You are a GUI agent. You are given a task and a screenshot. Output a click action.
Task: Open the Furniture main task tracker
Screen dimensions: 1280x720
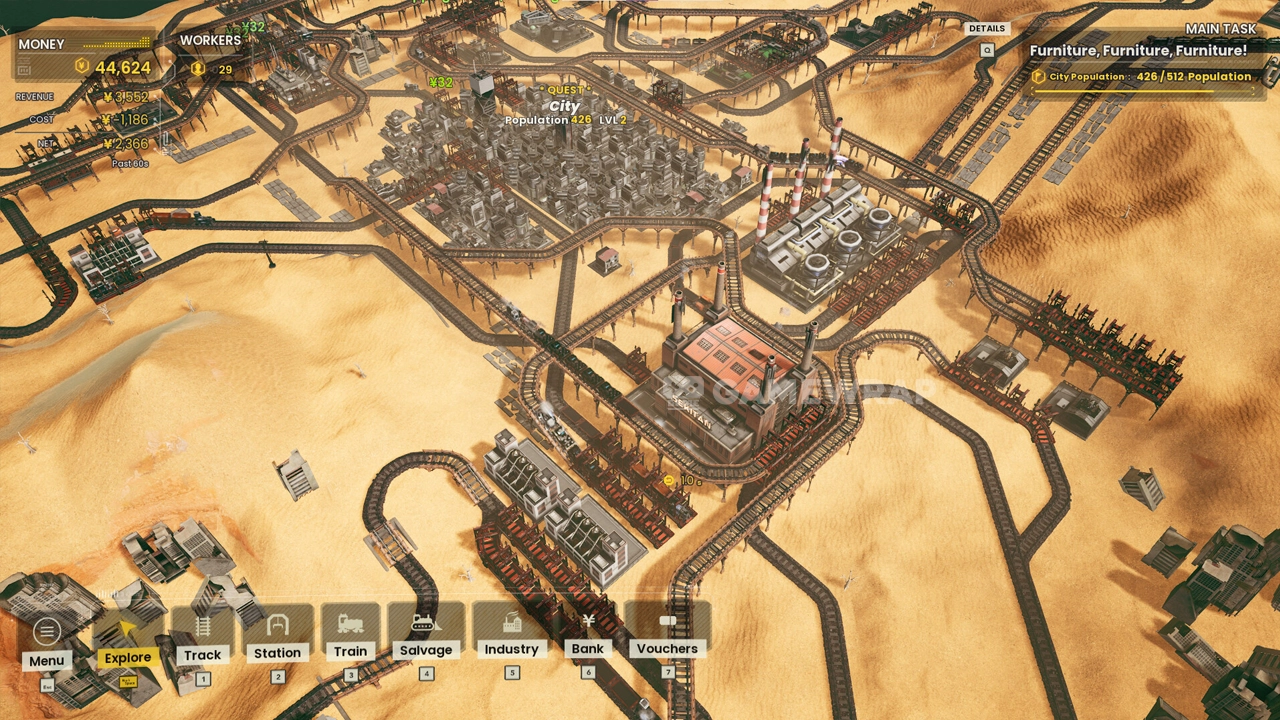point(1138,50)
